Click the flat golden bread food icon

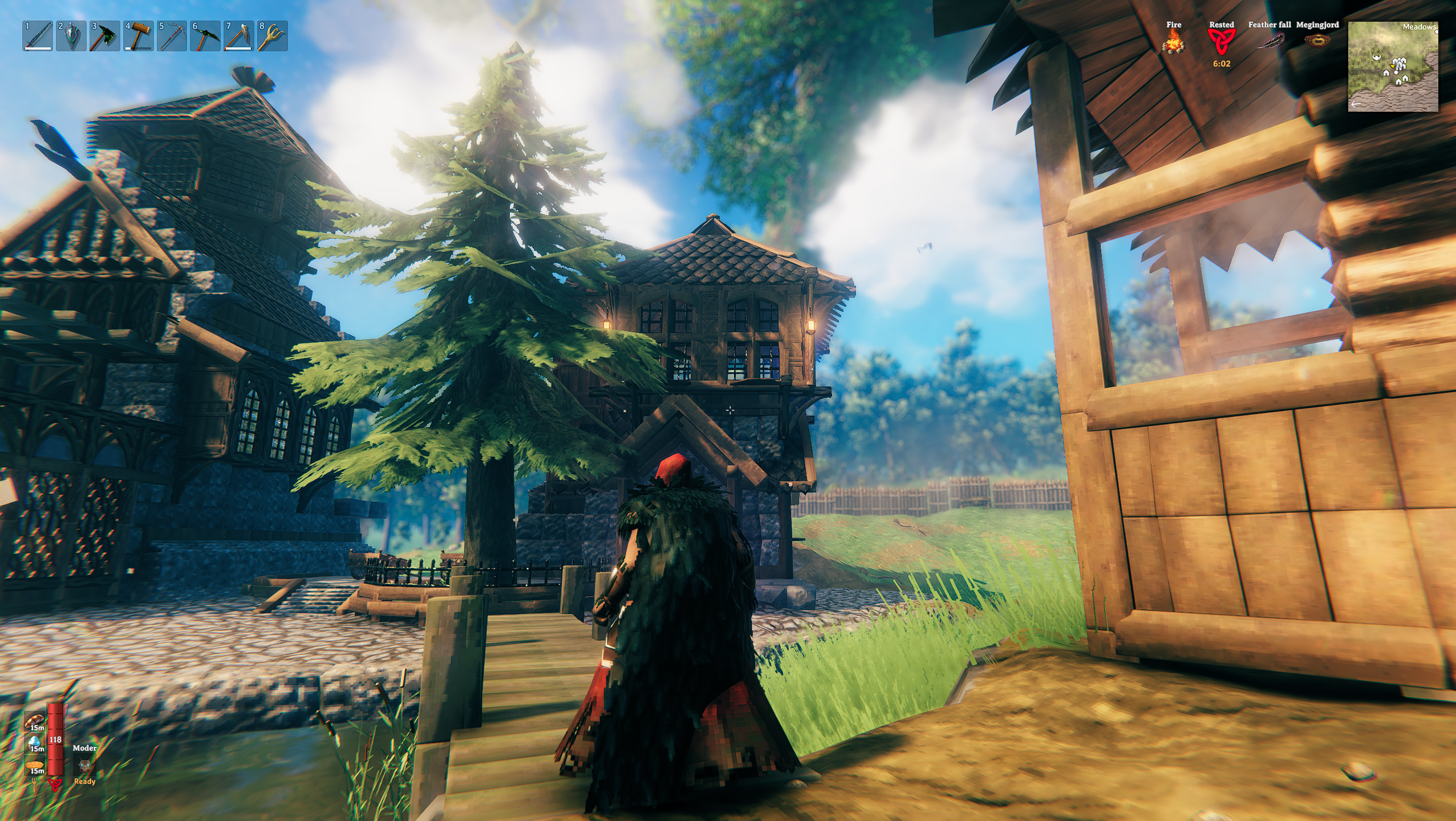point(35,765)
